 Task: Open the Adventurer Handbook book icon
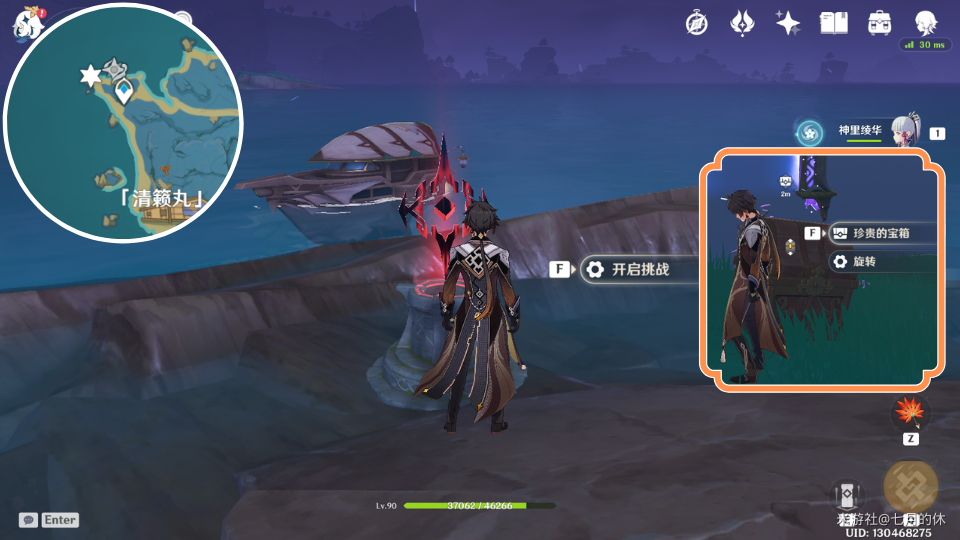(x=833, y=23)
